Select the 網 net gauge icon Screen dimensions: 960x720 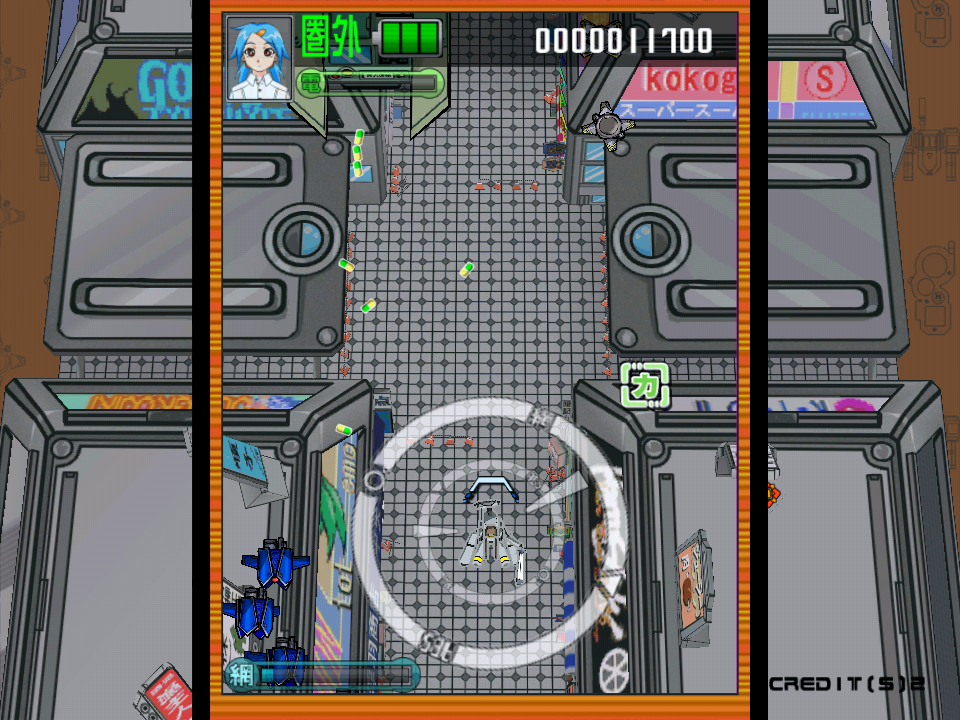click(x=239, y=675)
